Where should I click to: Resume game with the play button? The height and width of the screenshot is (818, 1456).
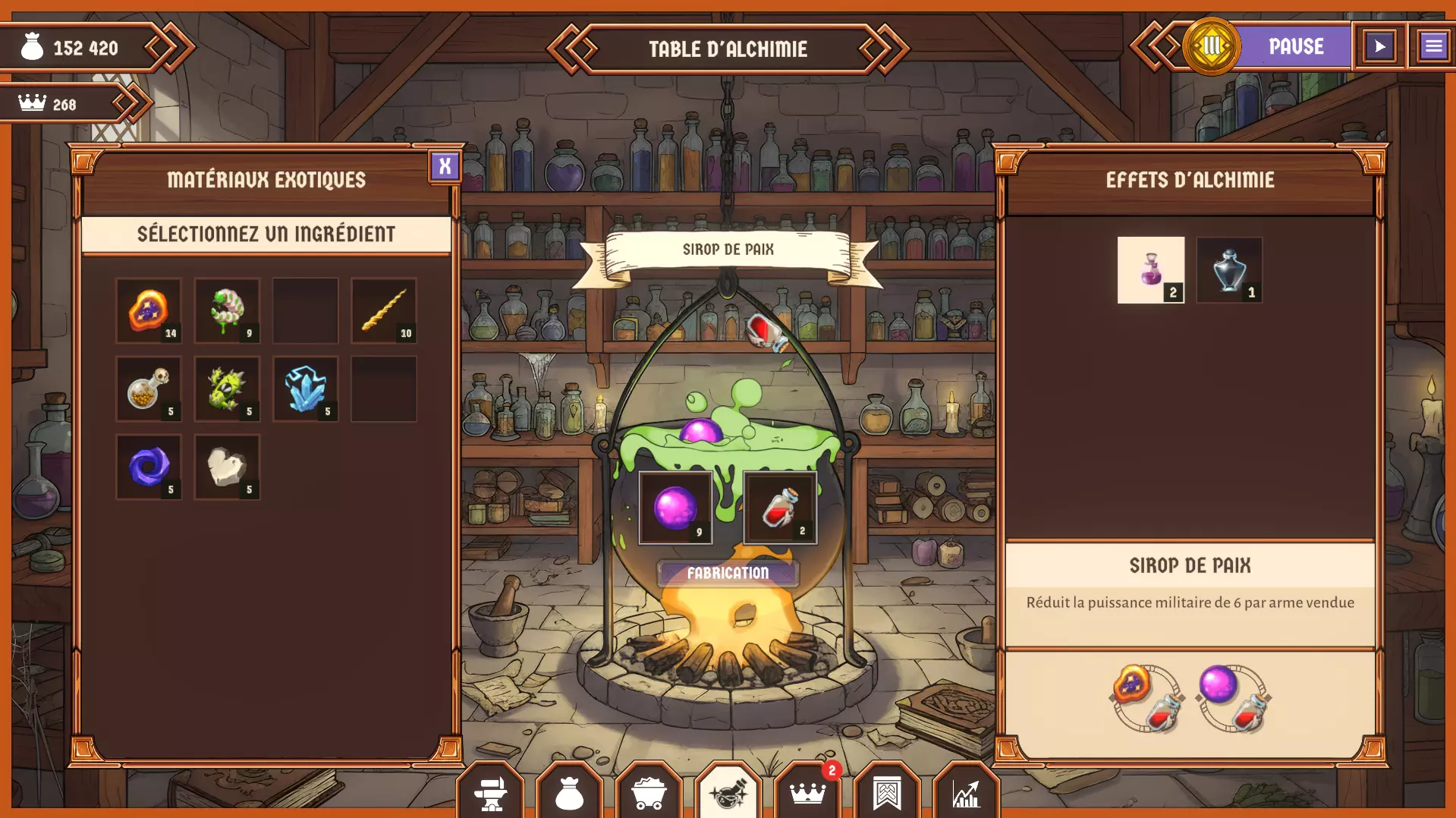pos(1379,47)
